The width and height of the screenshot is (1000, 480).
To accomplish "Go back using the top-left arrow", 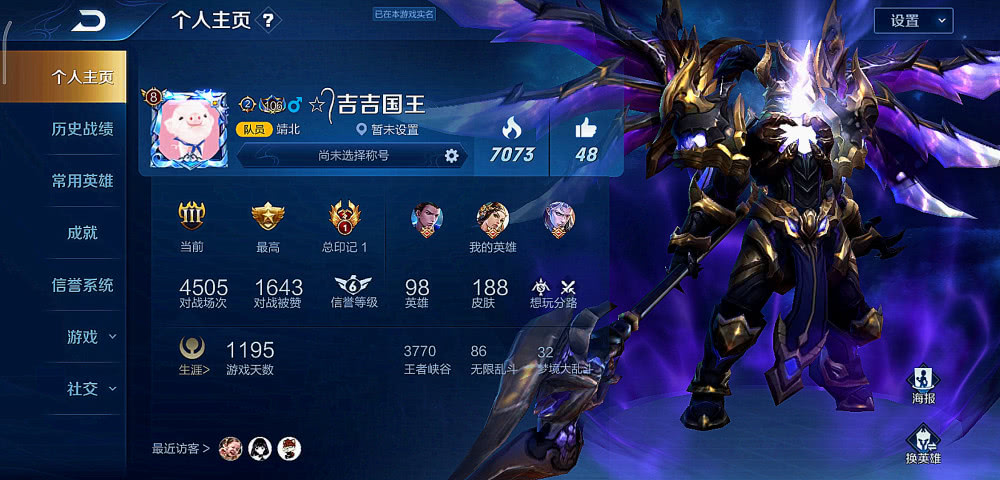I will tap(88, 20).
